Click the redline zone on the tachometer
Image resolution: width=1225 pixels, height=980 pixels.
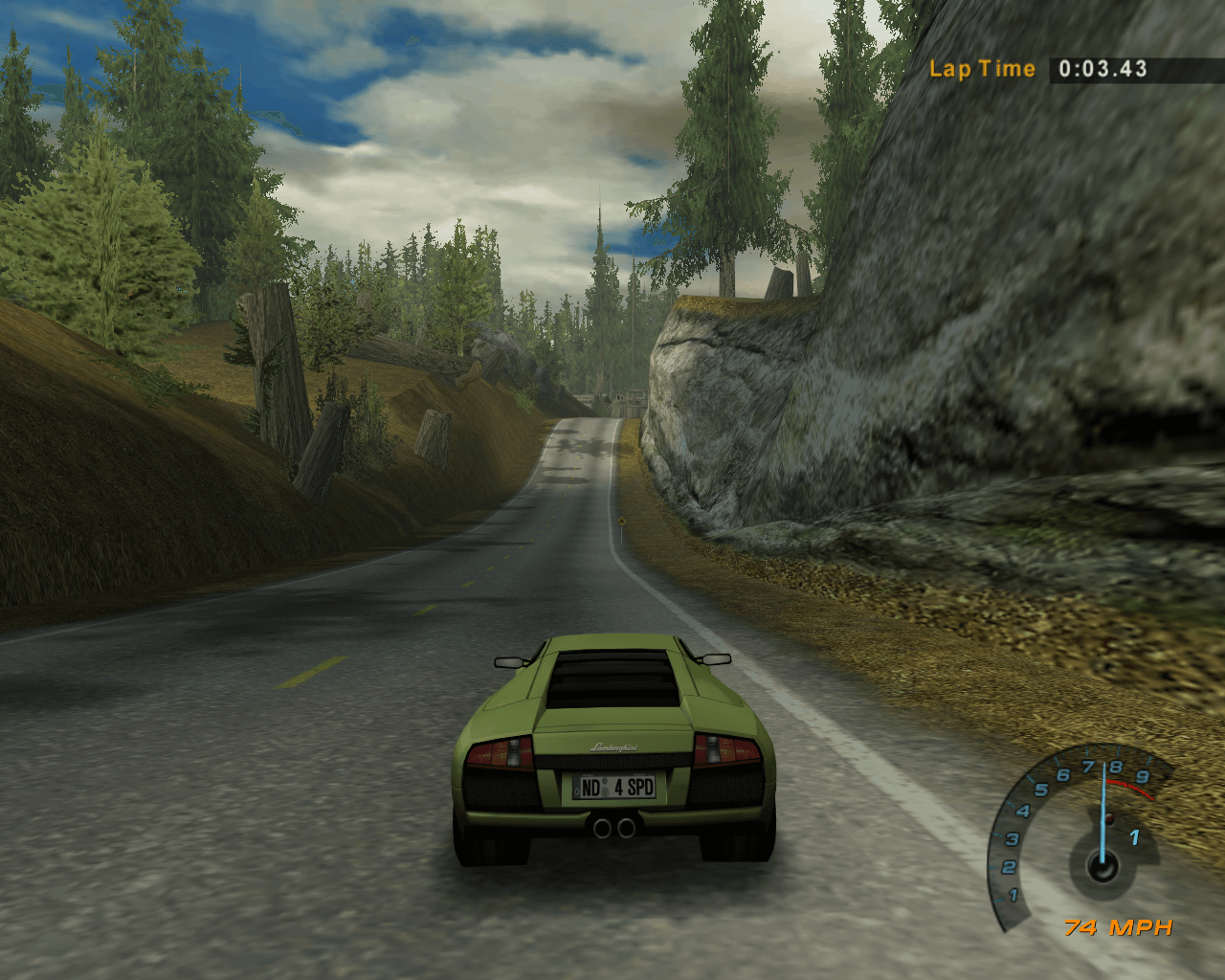1131,788
